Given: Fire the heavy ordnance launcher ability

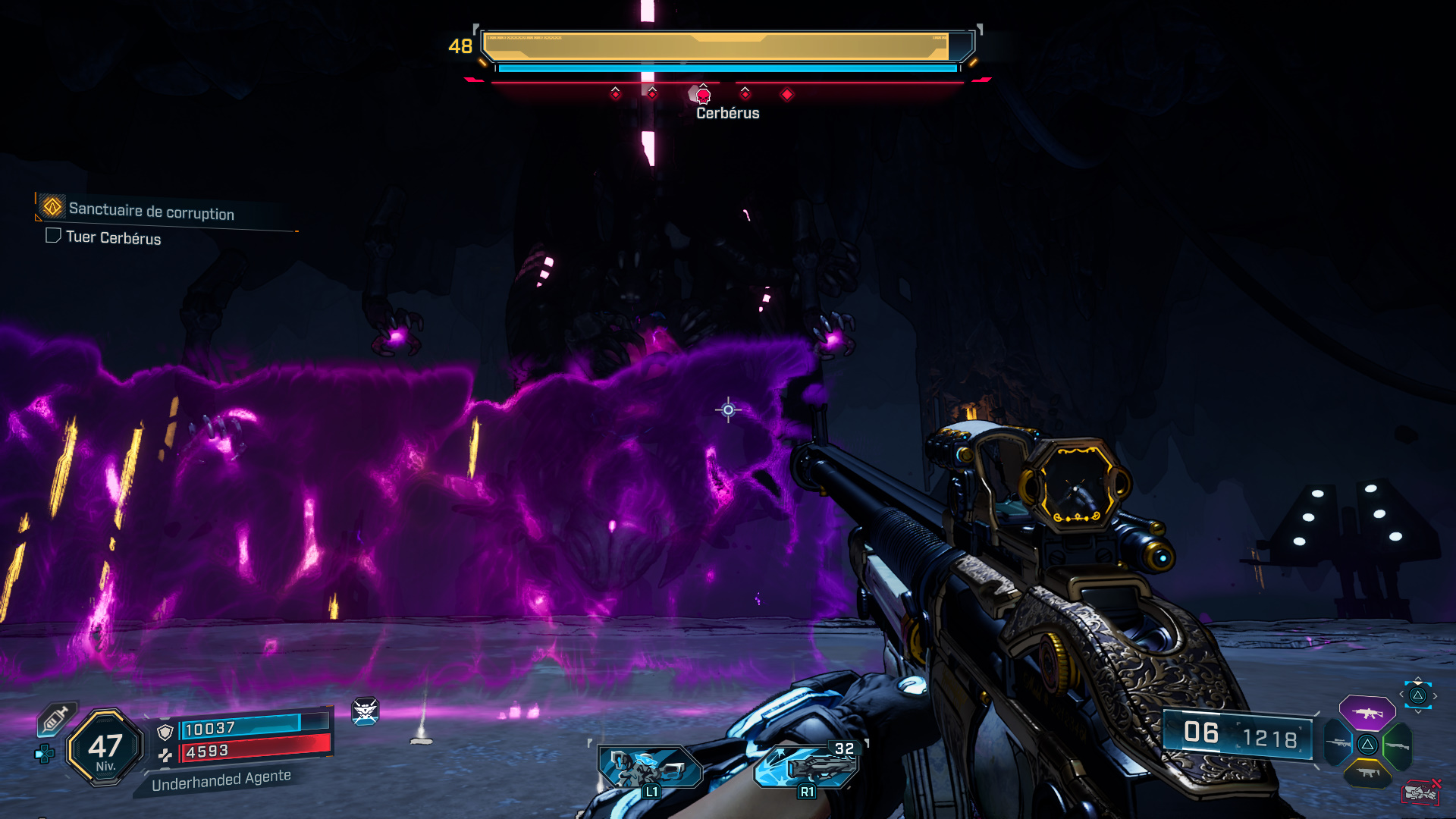Looking at the screenshot, I should [x=807, y=766].
